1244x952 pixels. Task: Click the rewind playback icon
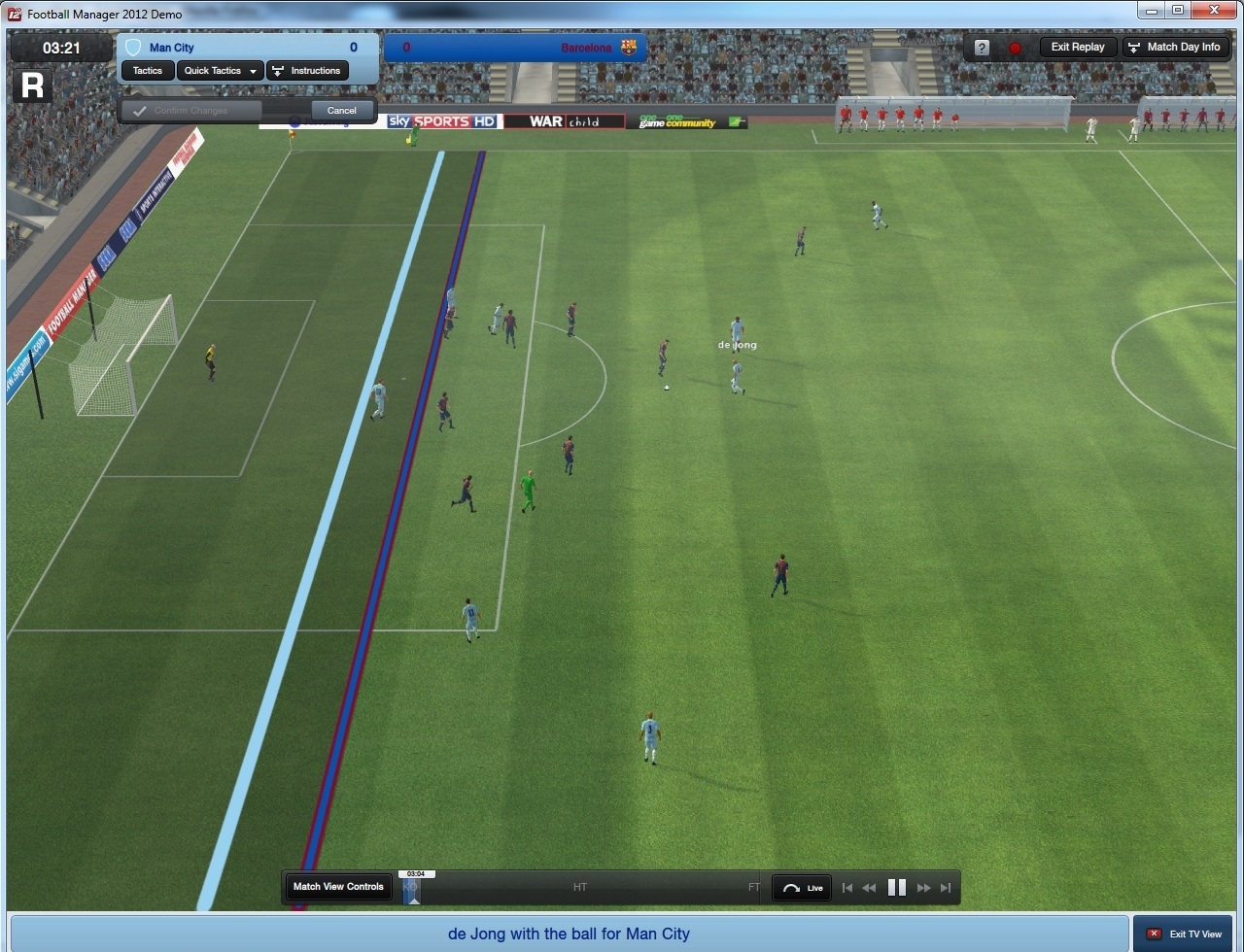tap(870, 887)
